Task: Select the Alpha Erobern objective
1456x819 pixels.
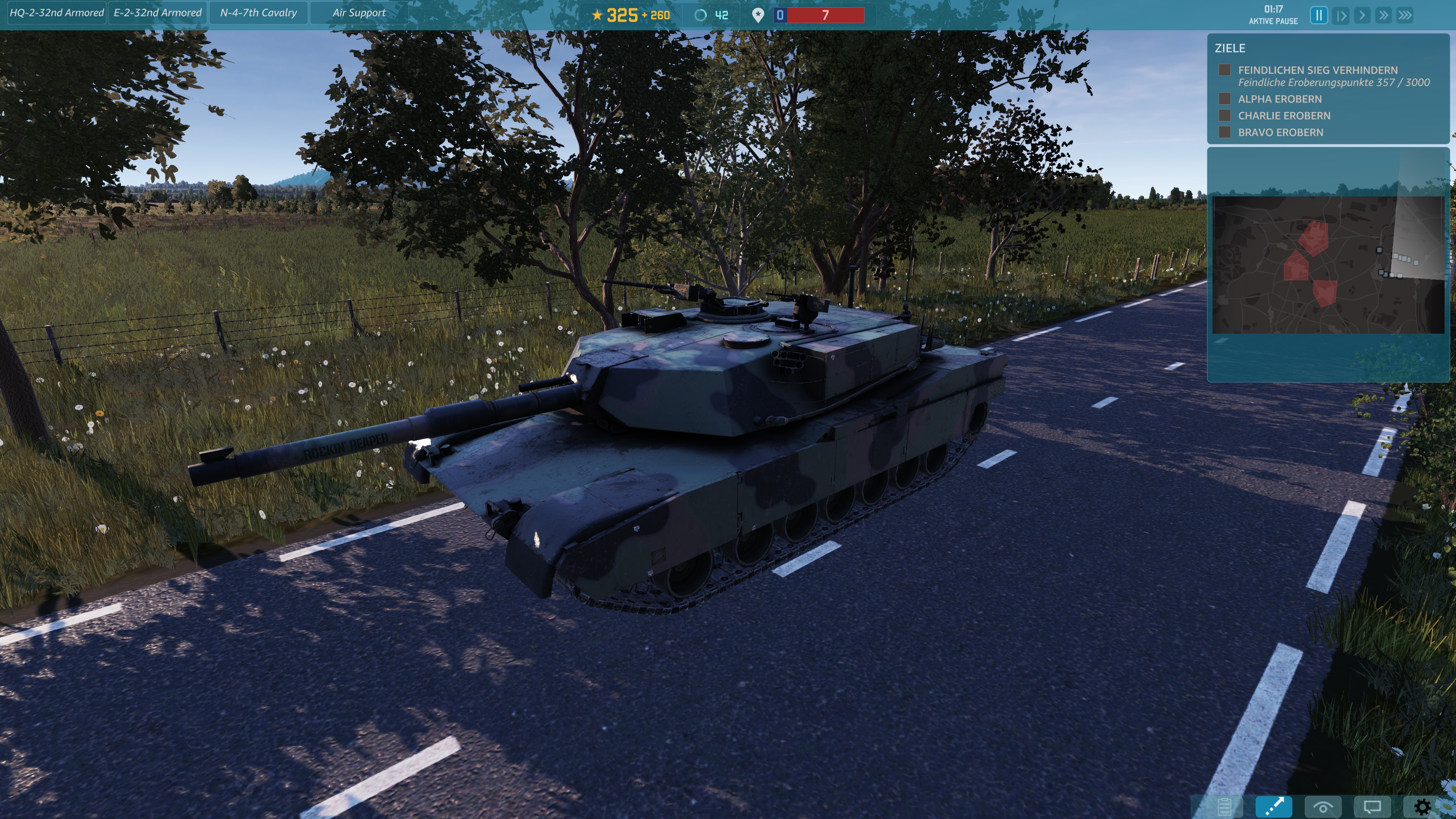Action: point(1280,99)
